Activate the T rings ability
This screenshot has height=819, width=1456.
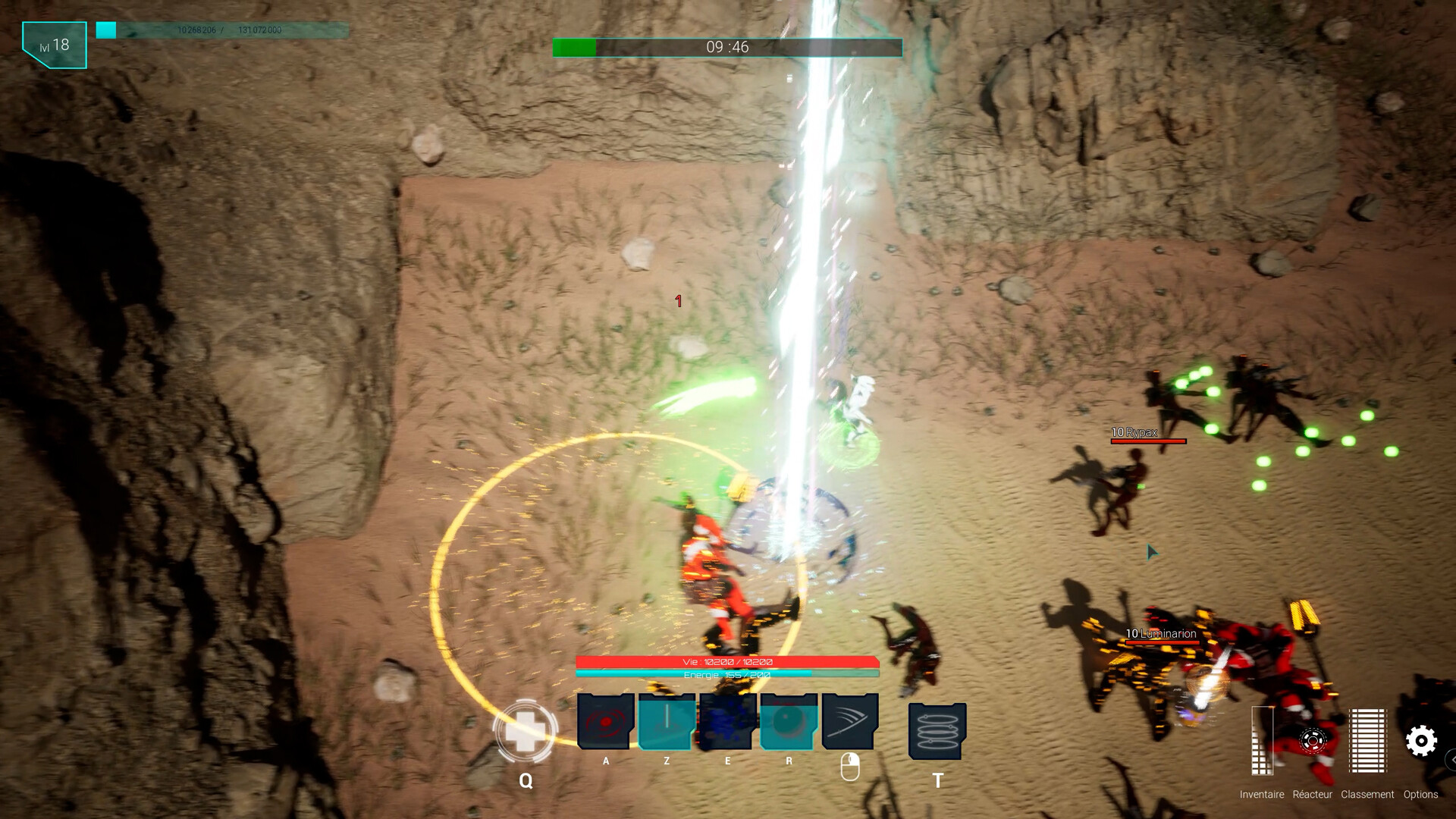939,728
